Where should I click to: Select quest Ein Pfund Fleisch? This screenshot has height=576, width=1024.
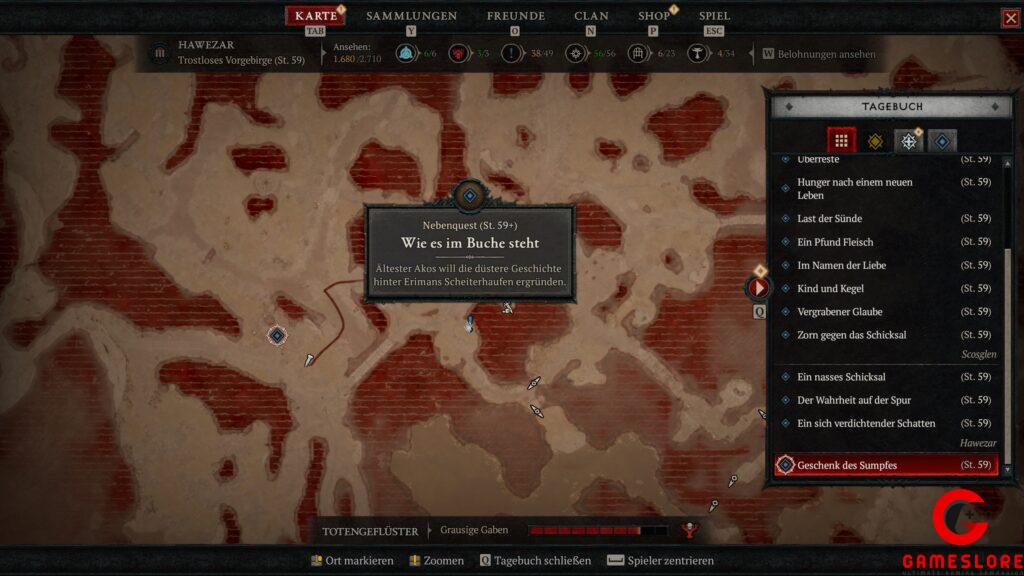click(835, 242)
